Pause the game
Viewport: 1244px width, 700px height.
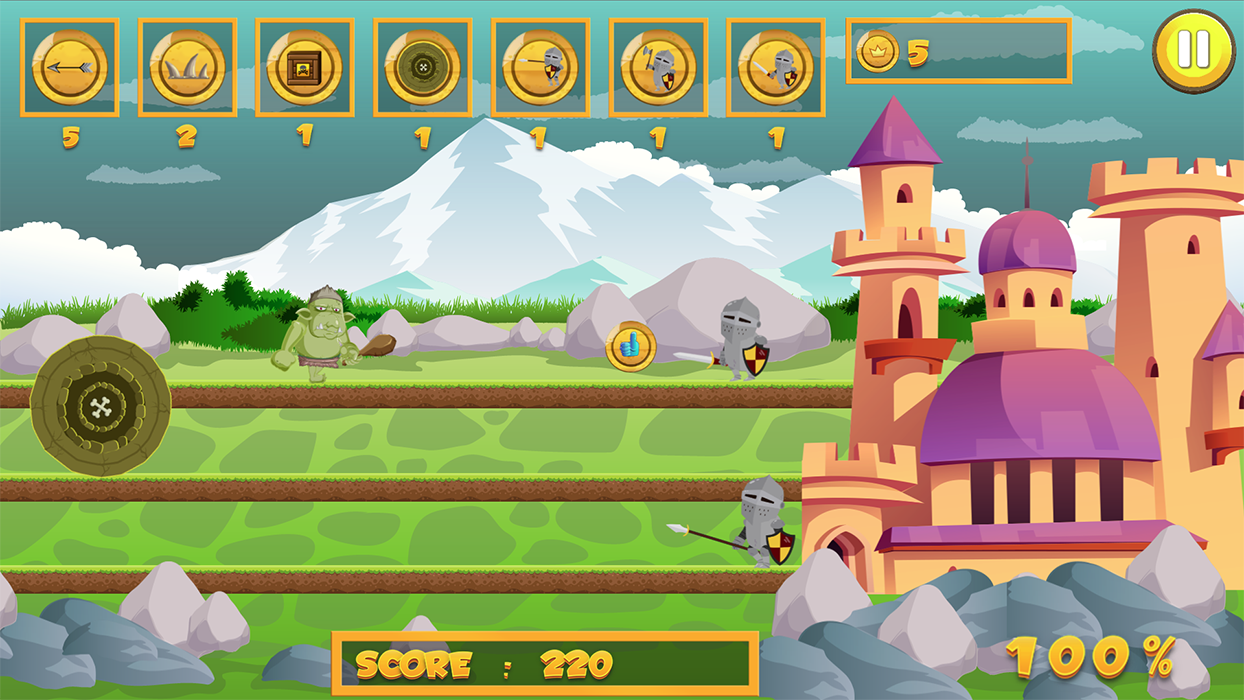pos(1194,50)
